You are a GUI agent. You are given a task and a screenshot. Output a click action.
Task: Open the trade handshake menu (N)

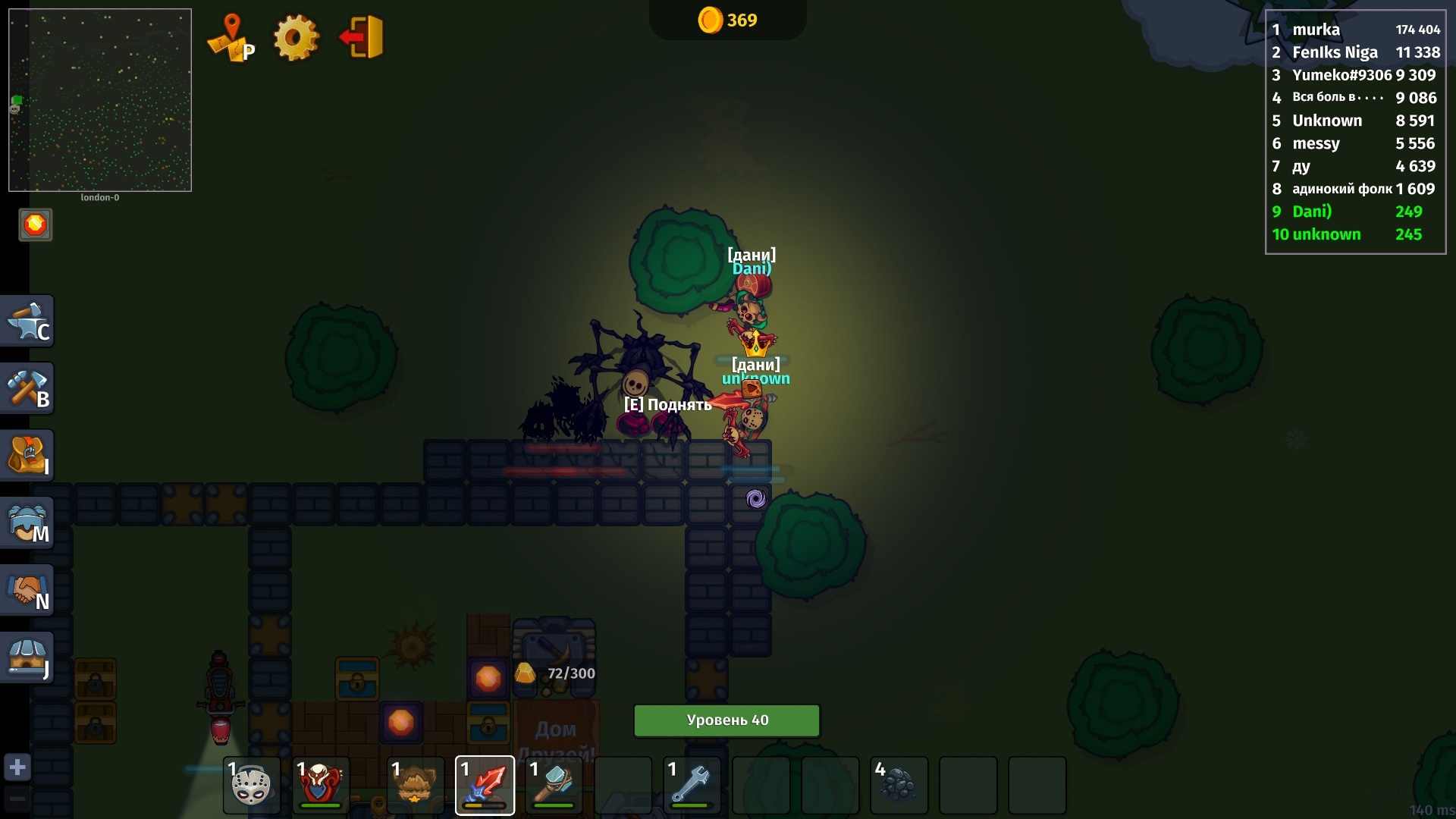[28, 590]
